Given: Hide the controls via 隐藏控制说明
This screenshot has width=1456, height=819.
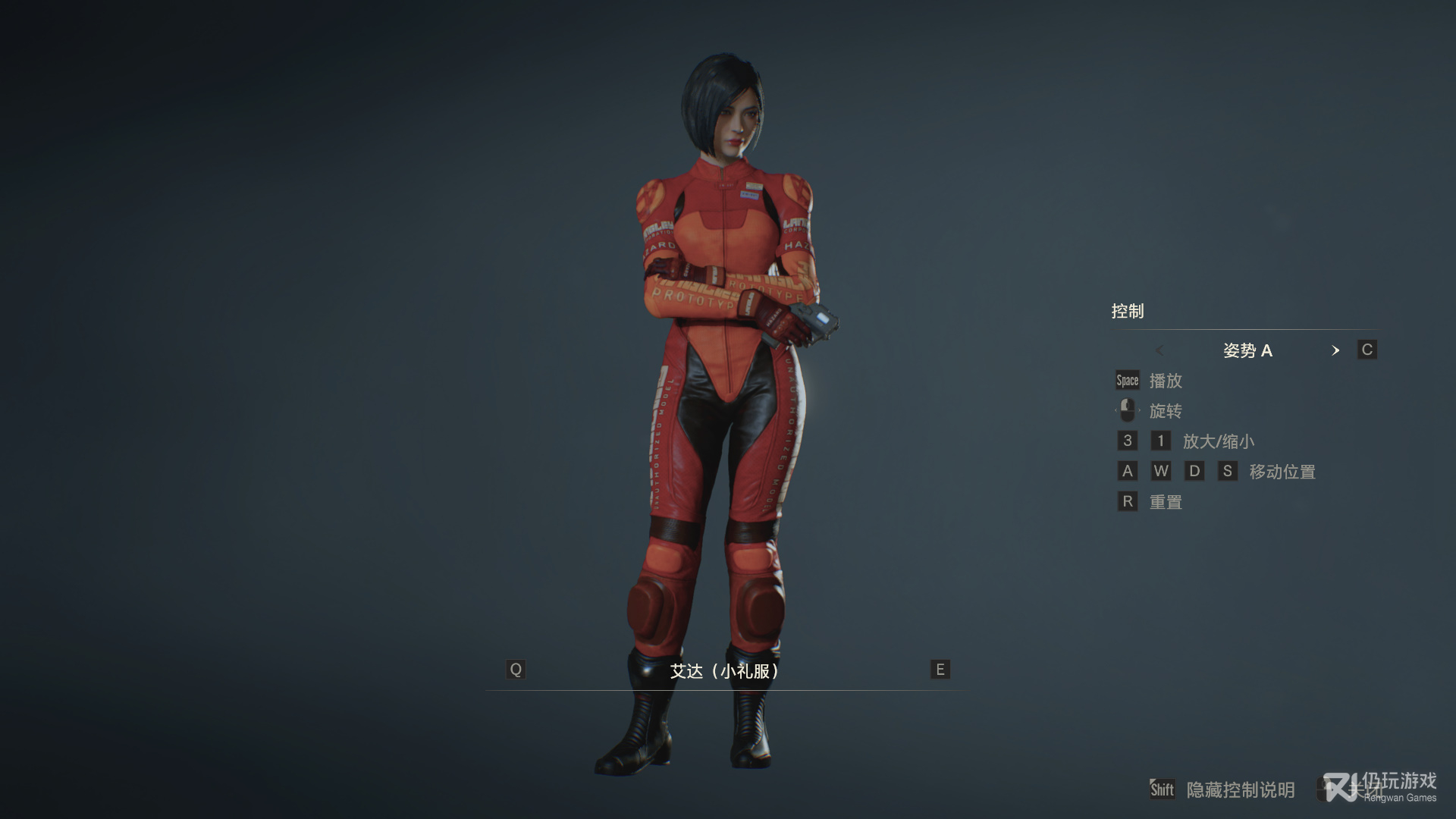Looking at the screenshot, I should (x=1240, y=790).
